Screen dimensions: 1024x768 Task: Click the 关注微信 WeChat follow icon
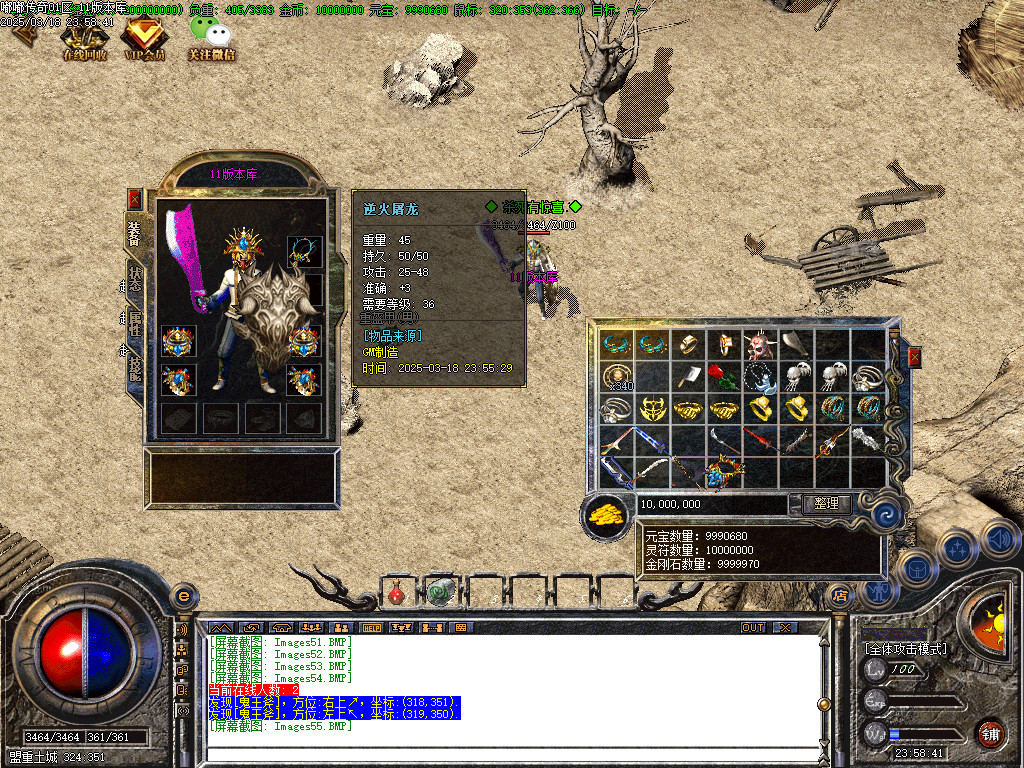(211, 41)
